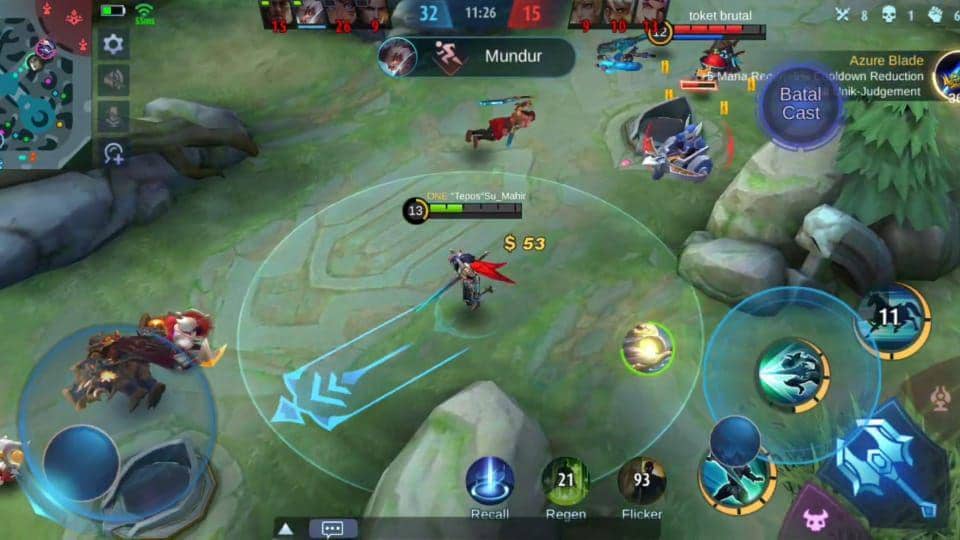Use the Regen ability
960x540 pixels.
(x=566, y=481)
